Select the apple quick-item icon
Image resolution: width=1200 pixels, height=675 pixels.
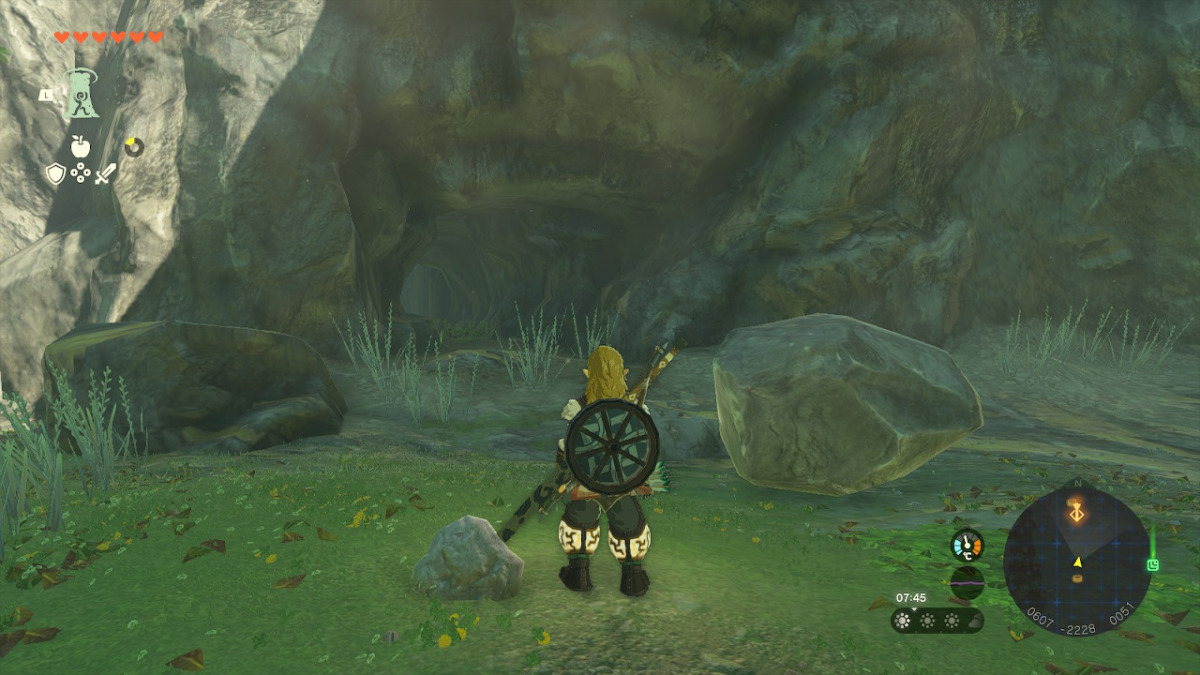(81, 147)
